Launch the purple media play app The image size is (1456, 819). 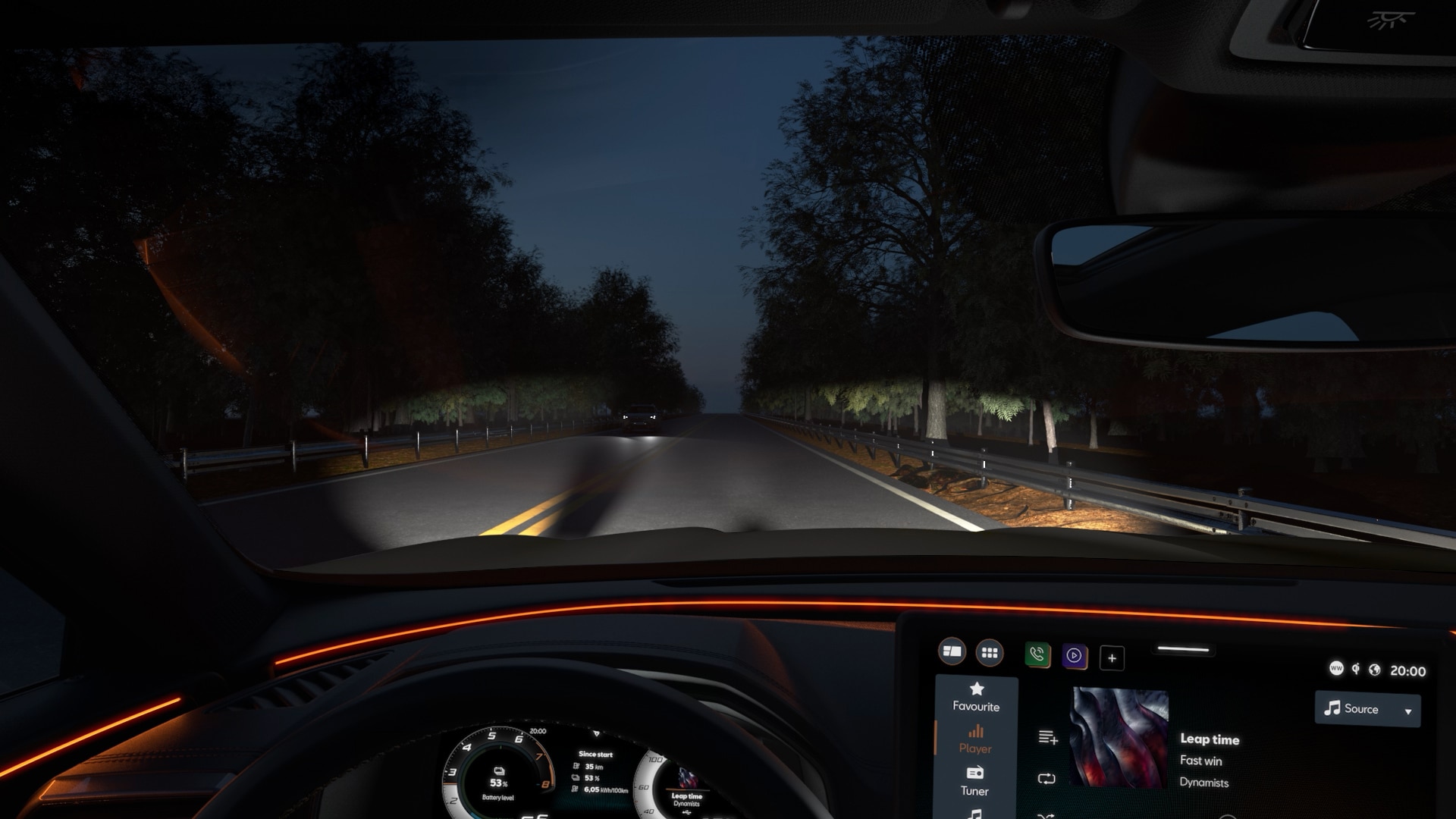click(1074, 656)
